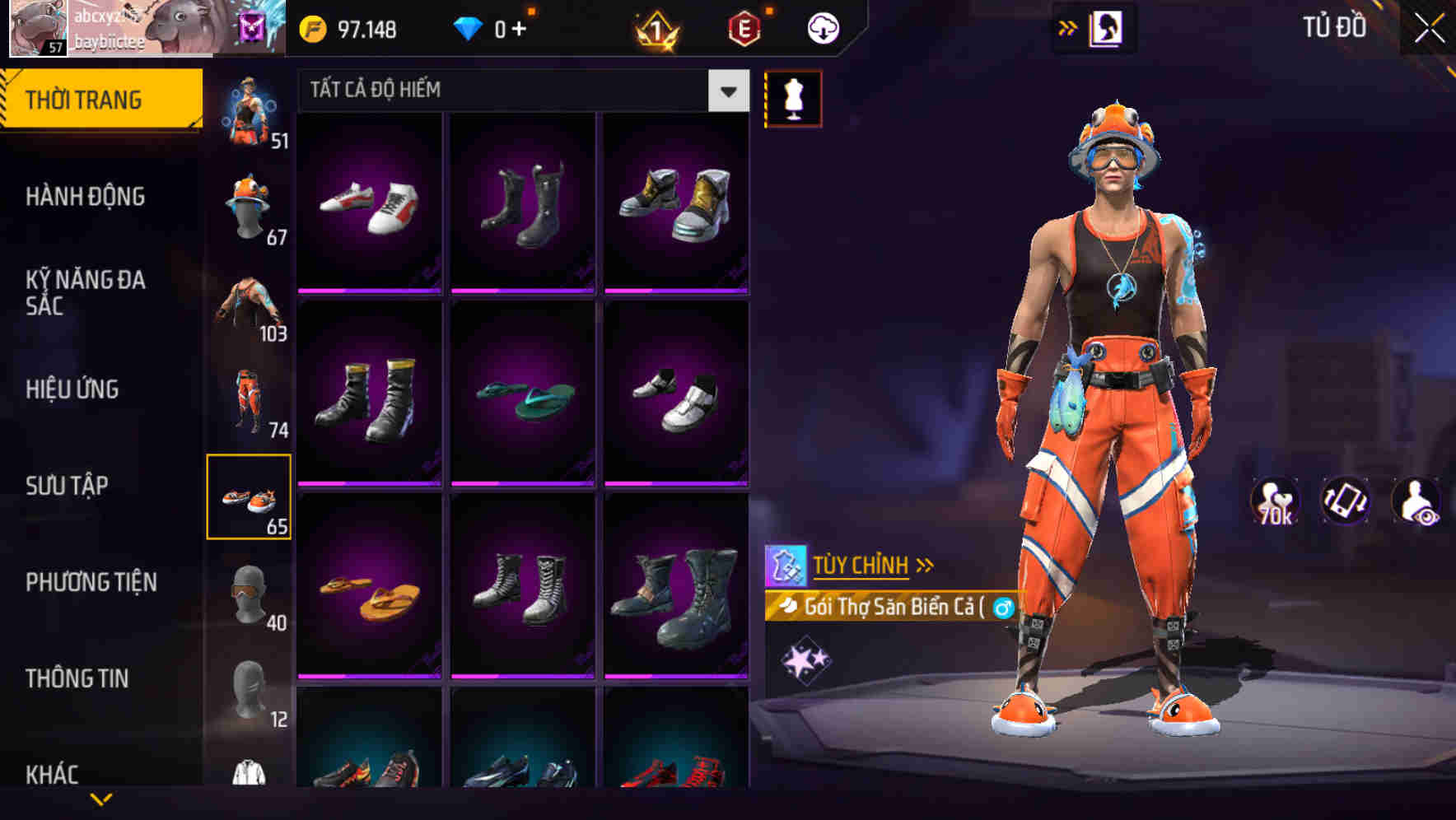Open the TẤT CẢ ĐỘ HIẾM rarity dropdown
Image resolution: width=1456 pixels, height=820 pixels.
519,91
